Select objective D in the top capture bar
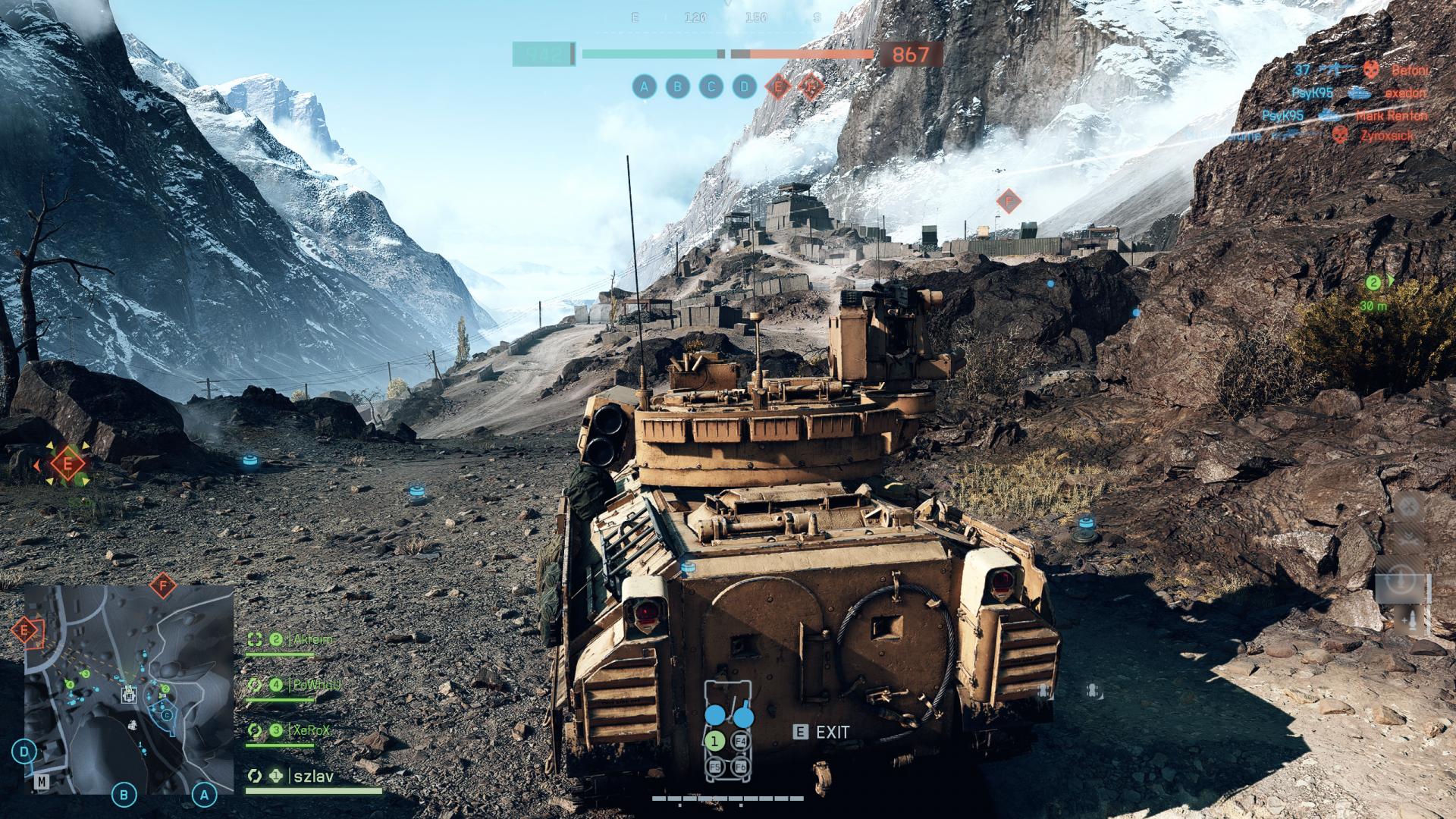 [744, 87]
